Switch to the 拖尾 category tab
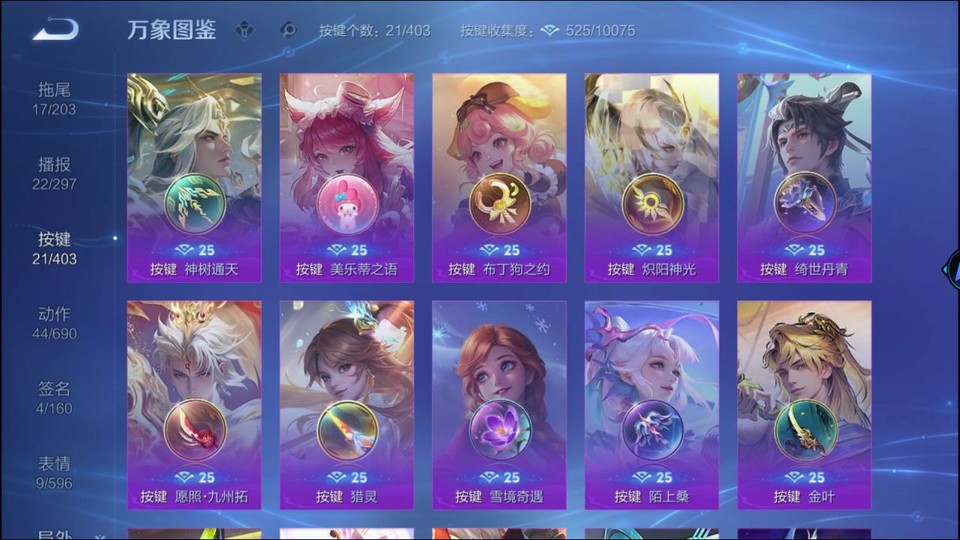The image size is (960, 540). click(54, 98)
